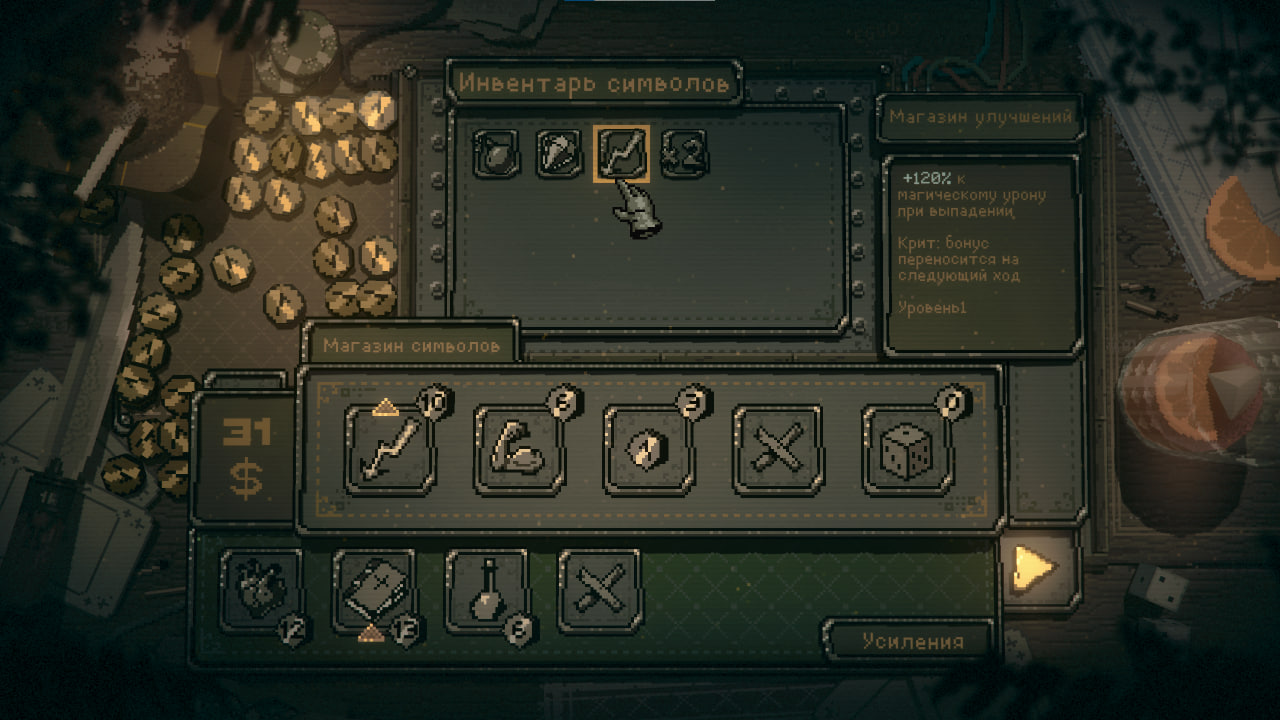Buy the potion flask boost
This screenshot has height=720, width=1280.
487,590
